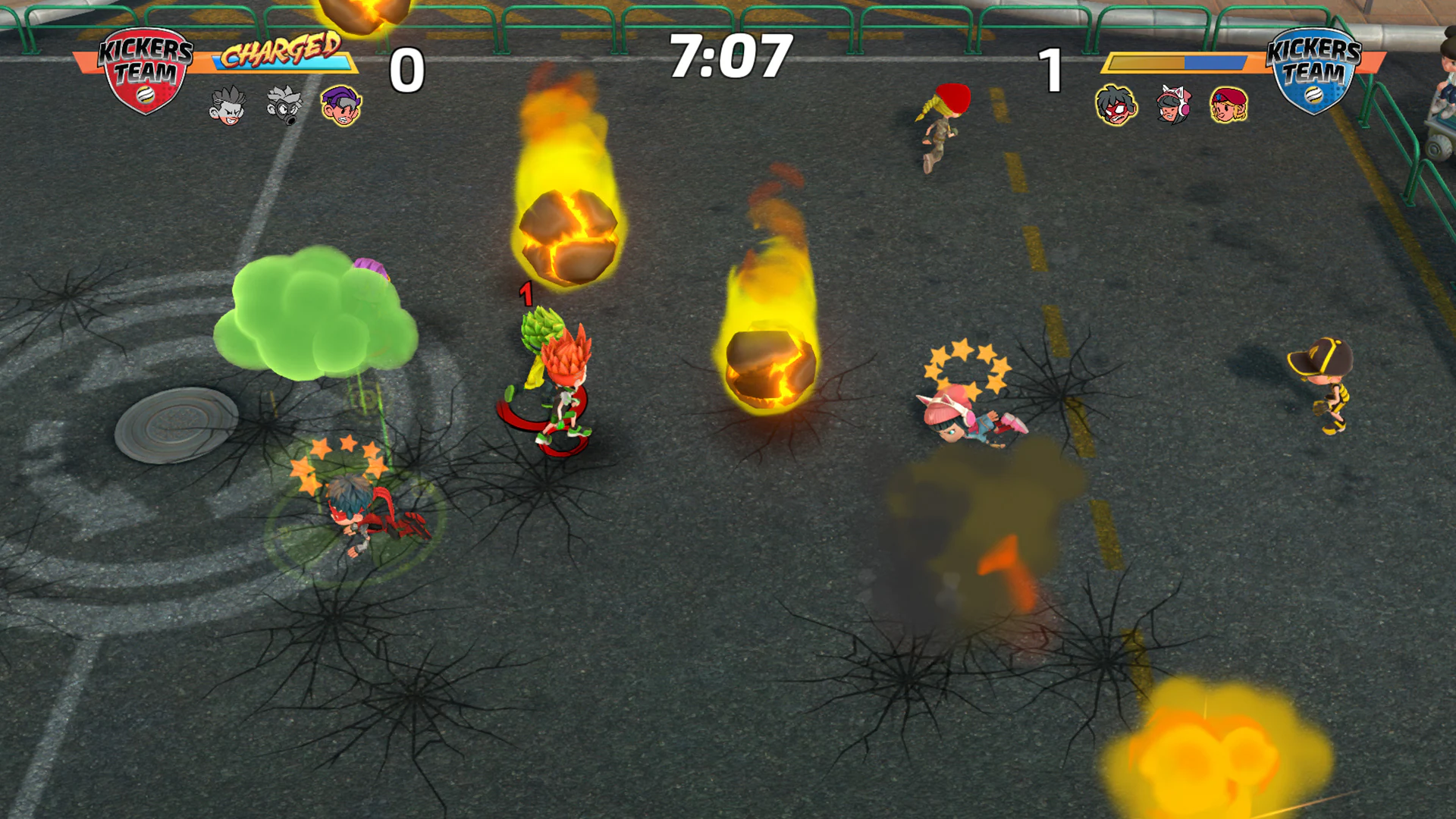Click the gas mask player portrait icon
This screenshot has width=1456, height=819.
pos(286,108)
